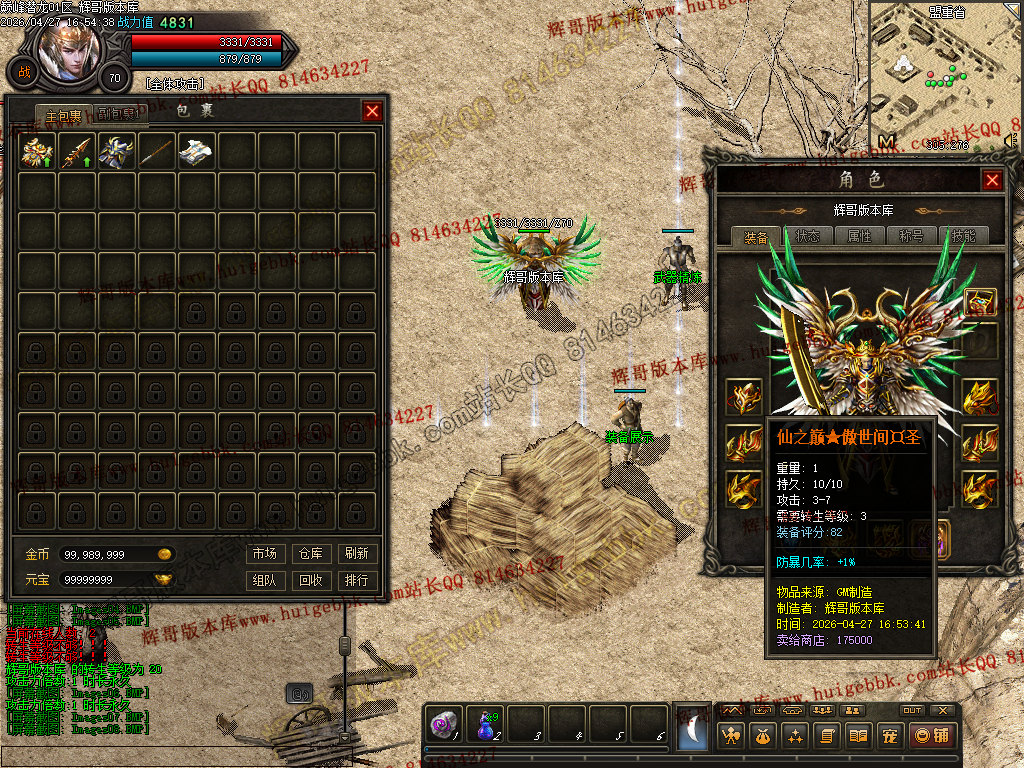This screenshot has height=768, width=1024.
Task: Click the 市场 market button
Action: coord(264,554)
